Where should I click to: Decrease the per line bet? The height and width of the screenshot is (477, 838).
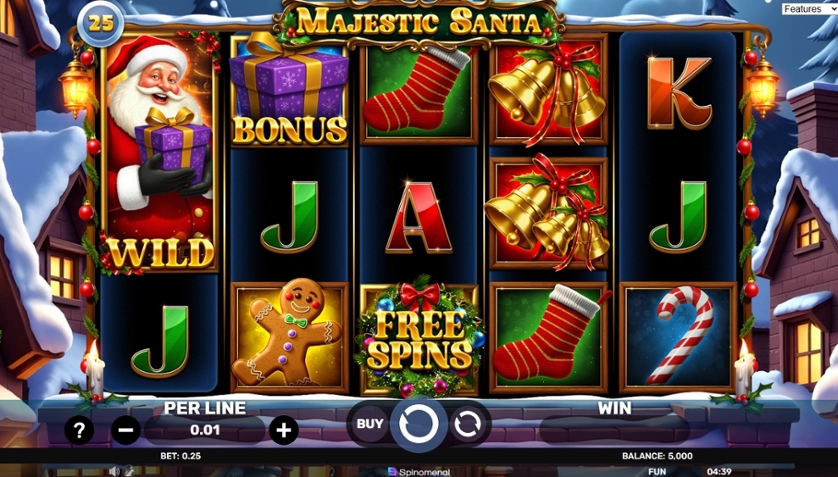[x=126, y=430]
